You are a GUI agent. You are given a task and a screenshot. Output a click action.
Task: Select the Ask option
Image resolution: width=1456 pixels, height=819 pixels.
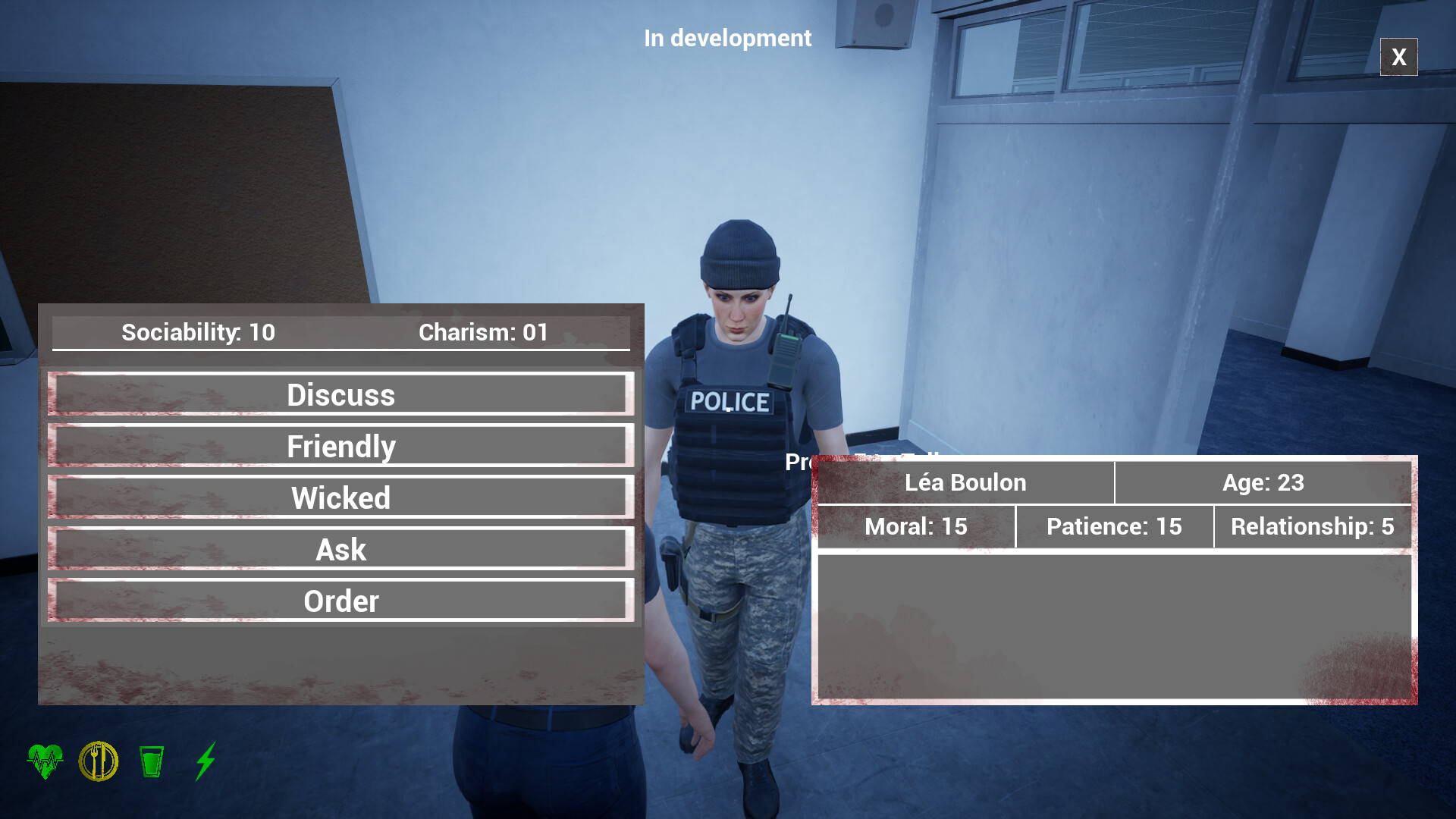click(340, 549)
